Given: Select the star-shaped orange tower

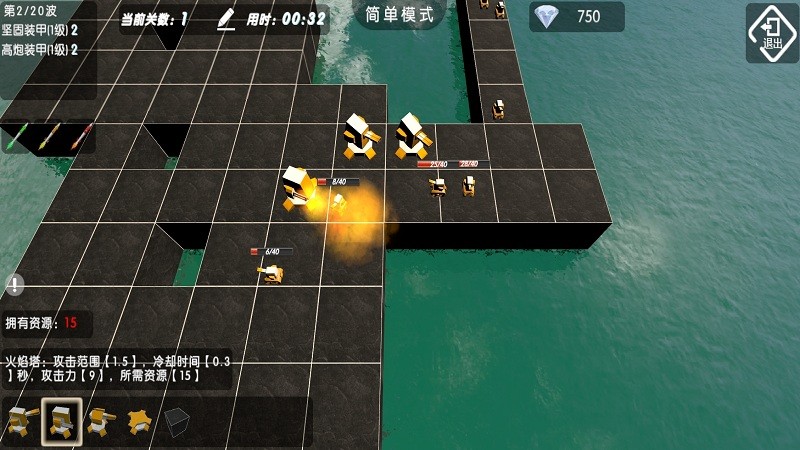Looking at the screenshot, I should (138, 421).
